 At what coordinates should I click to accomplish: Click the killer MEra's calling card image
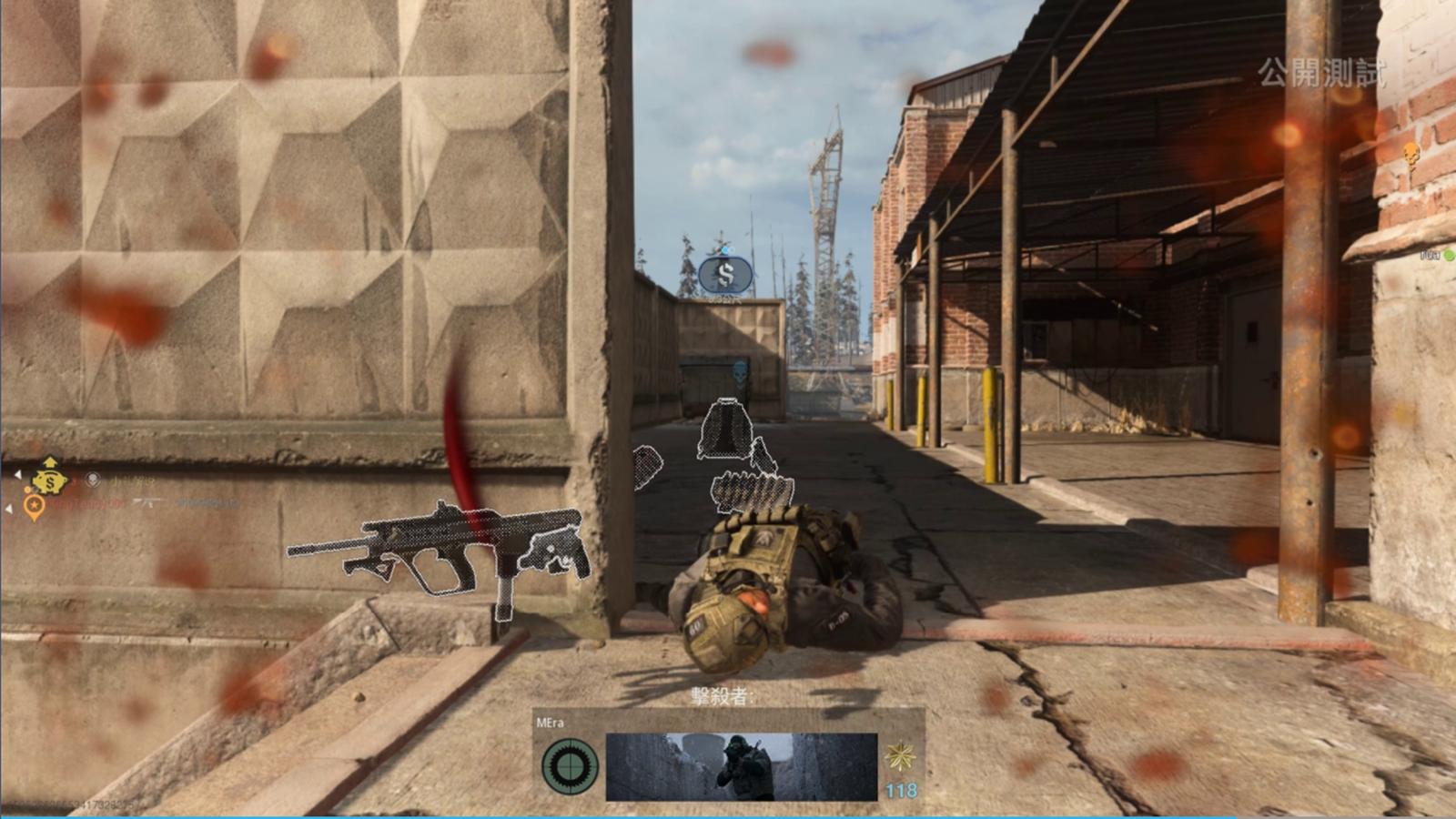click(741, 766)
